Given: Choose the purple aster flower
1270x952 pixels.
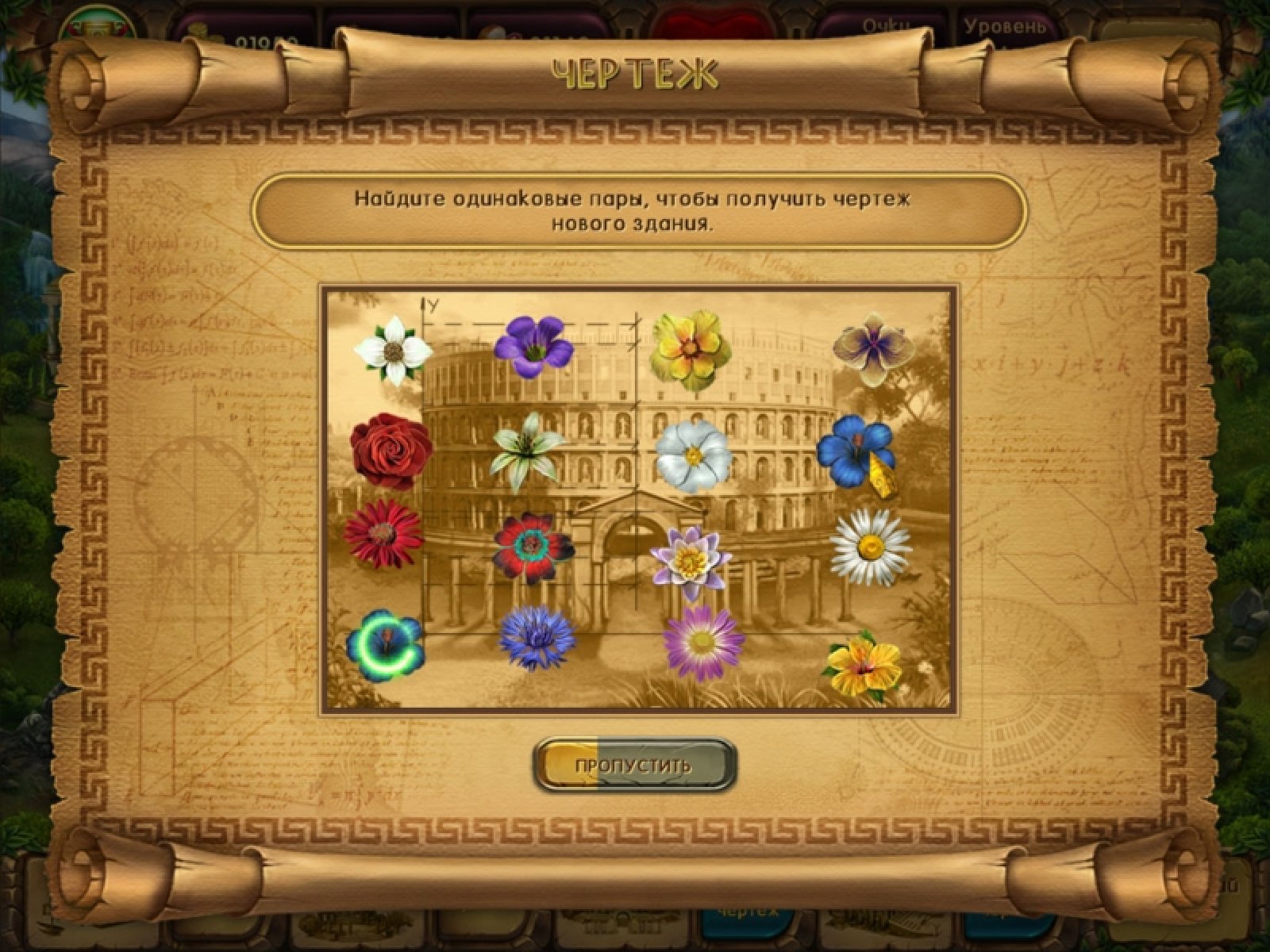Looking at the screenshot, I should (x=703, y=644).
